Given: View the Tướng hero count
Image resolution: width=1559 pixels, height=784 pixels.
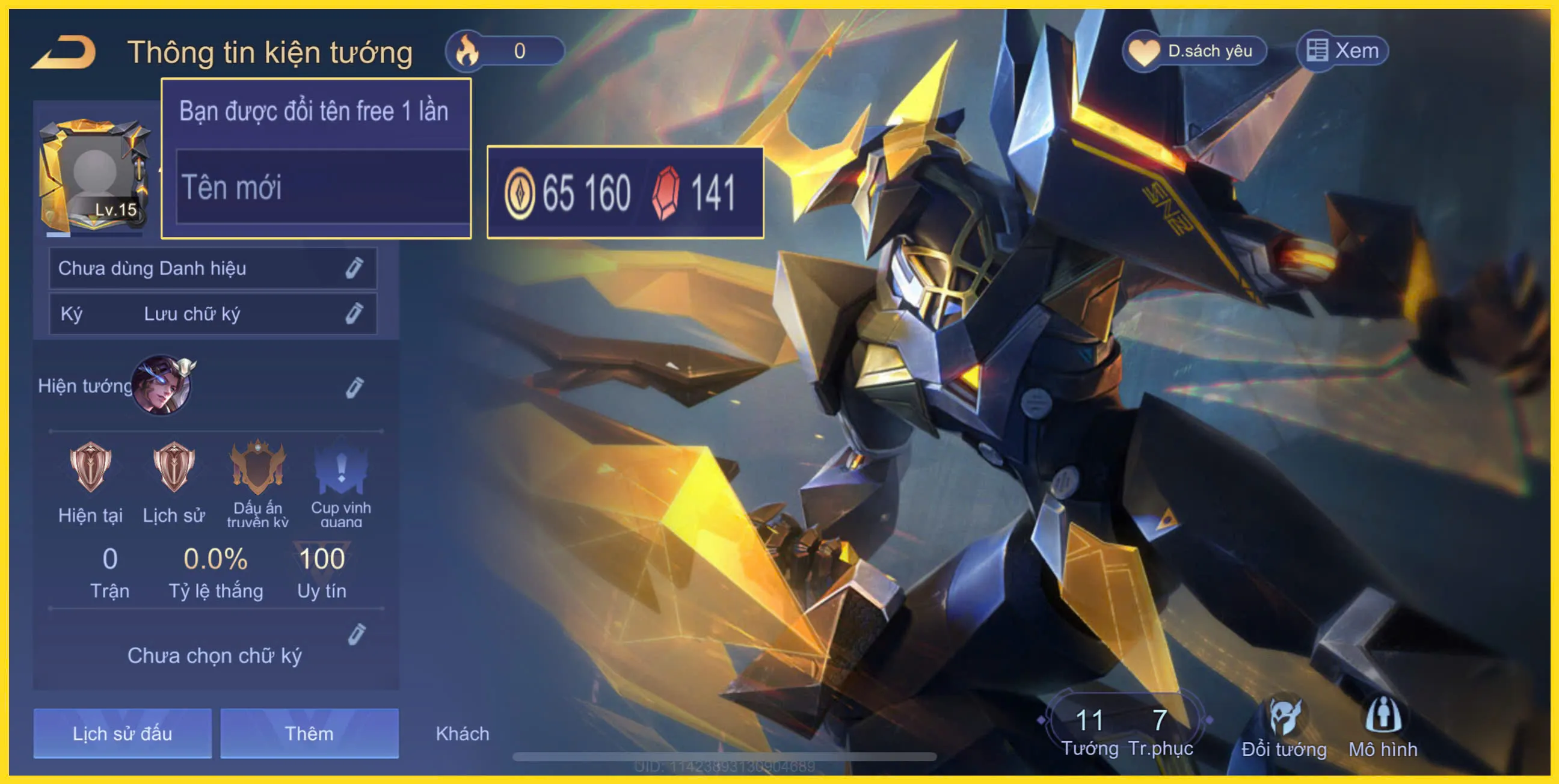Looking at the screenshot, I should pos(1089,730).
